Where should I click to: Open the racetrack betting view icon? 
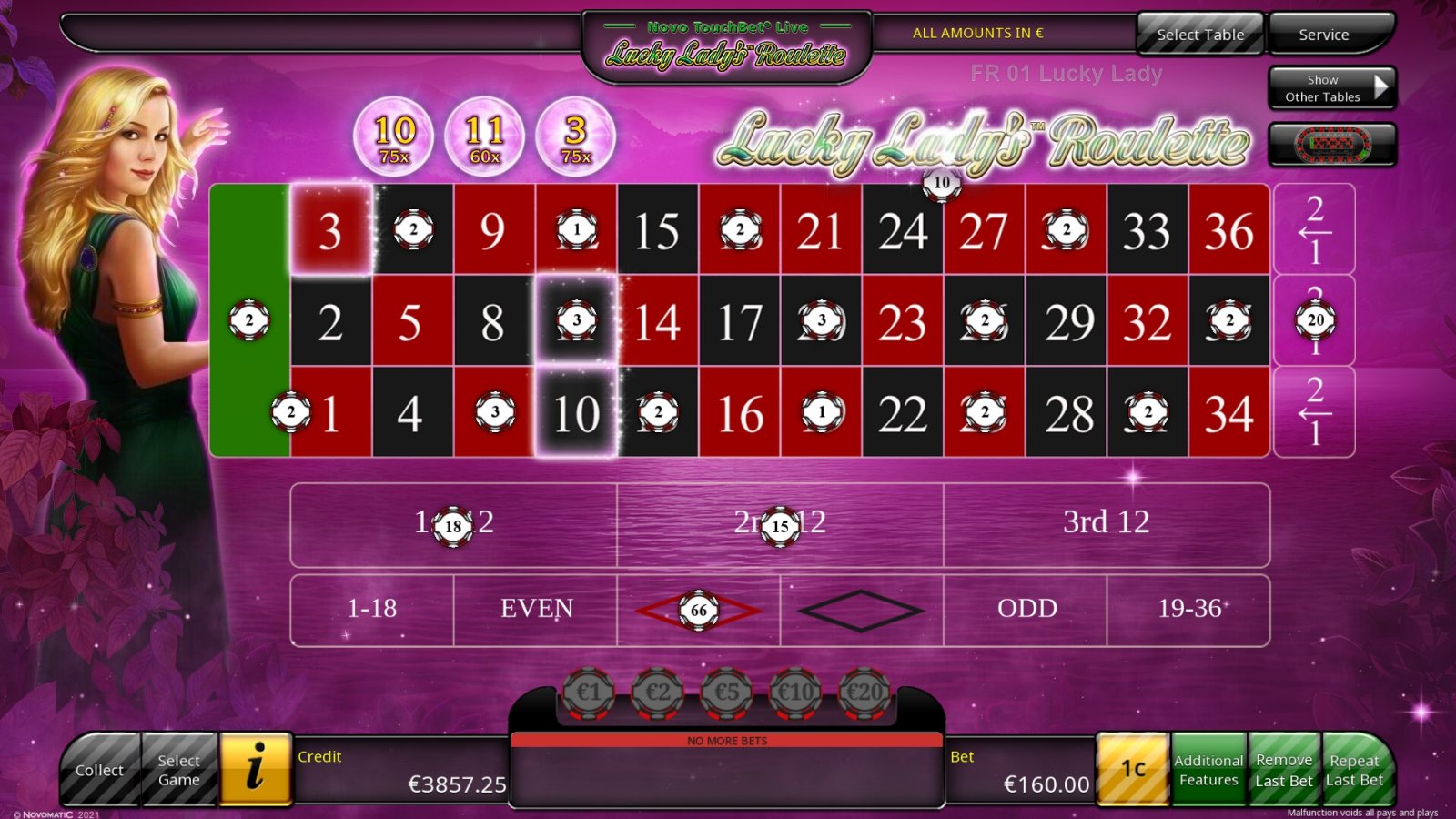pos(1332,144)
